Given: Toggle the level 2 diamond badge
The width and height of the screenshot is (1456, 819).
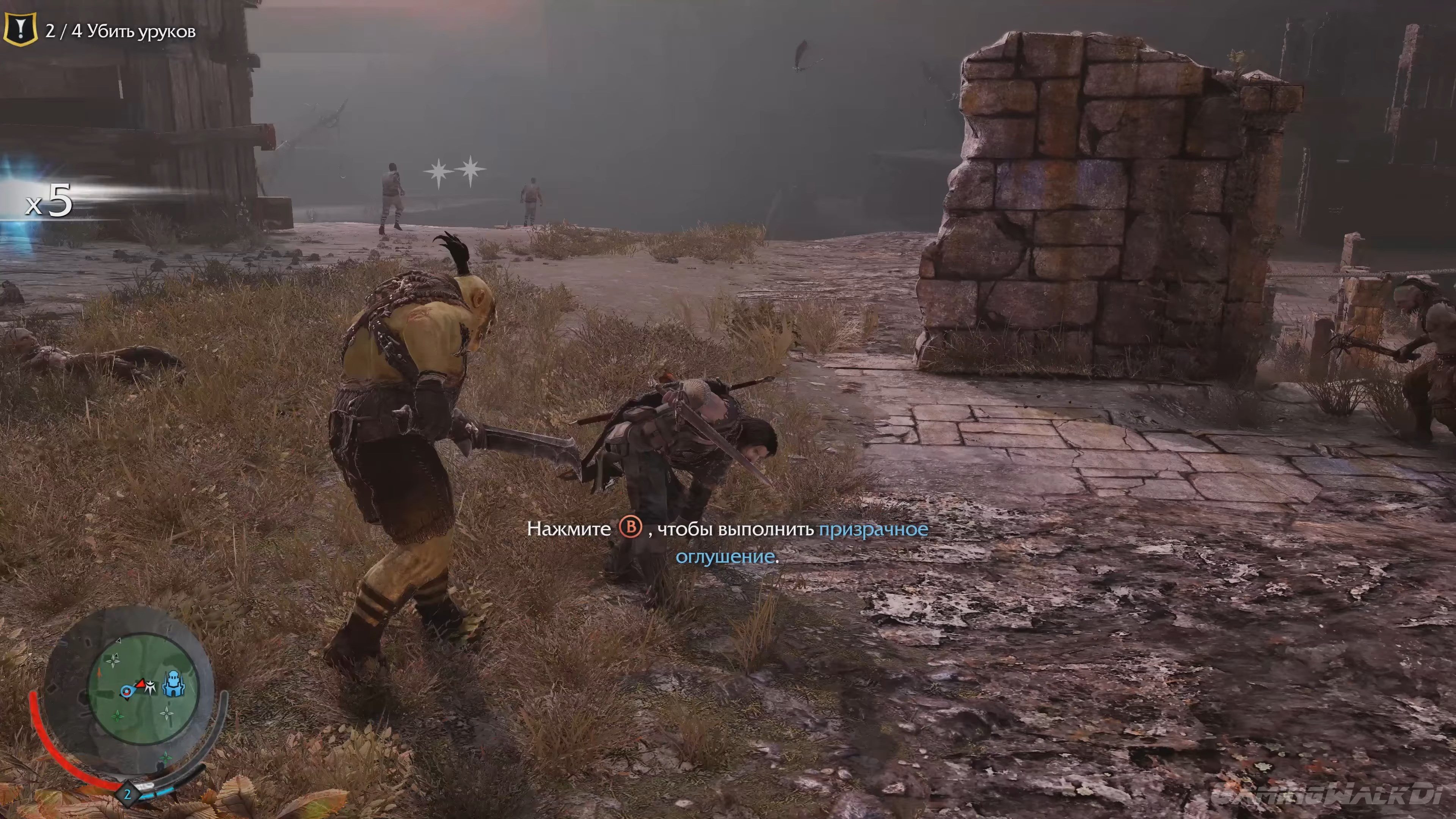Looking at the screenshot, I should [x=128, y=794].
